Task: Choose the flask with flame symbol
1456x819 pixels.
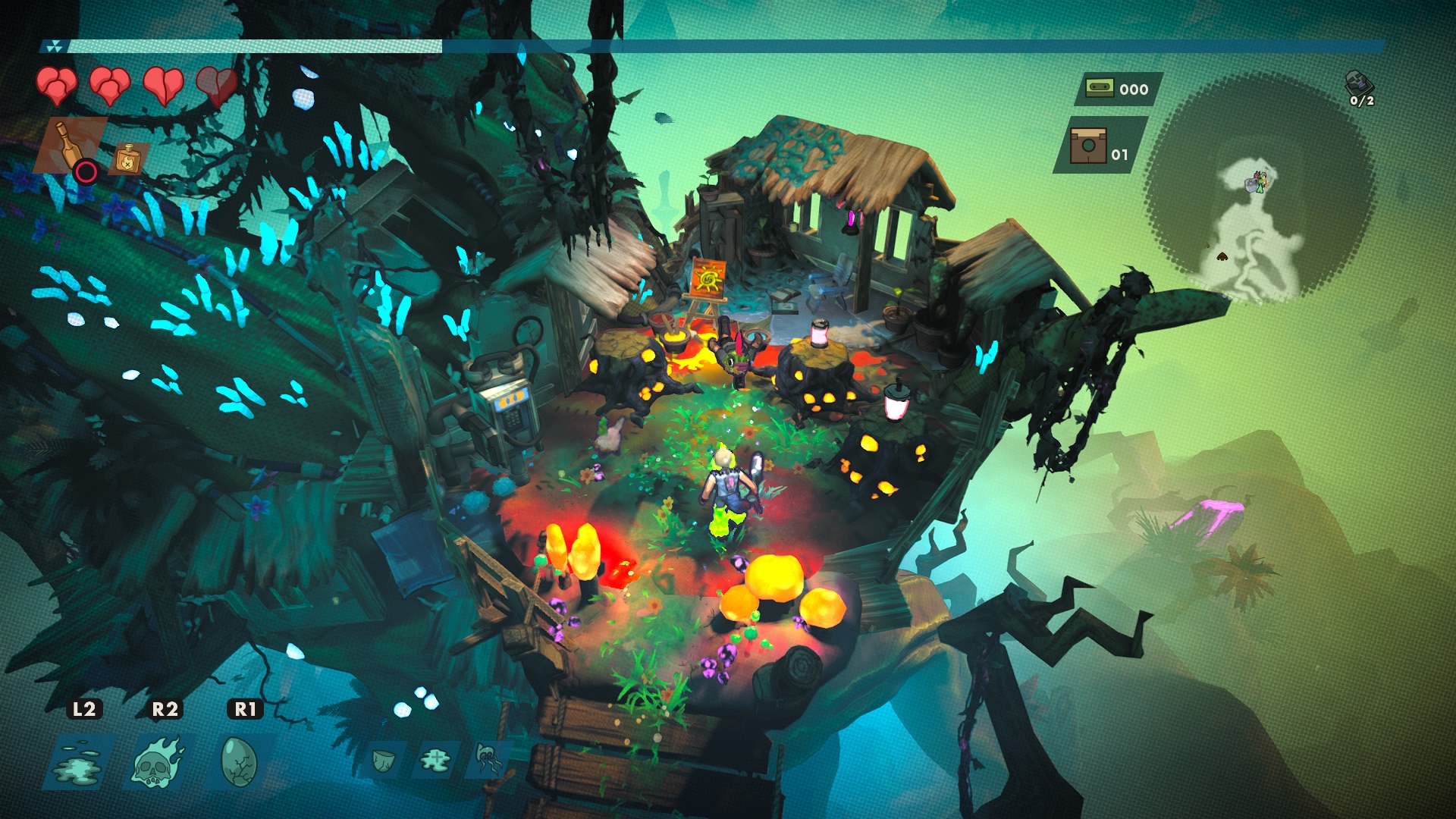Action: [127, 158]
